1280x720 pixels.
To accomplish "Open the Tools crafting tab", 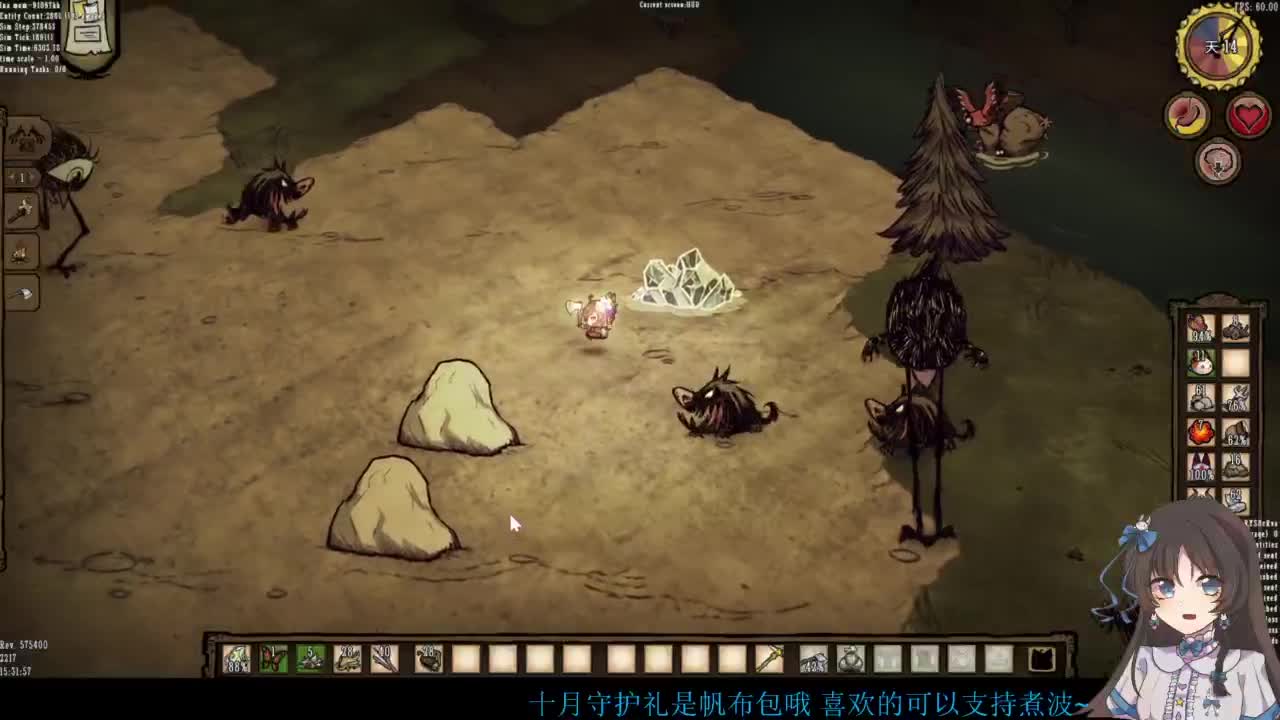I will point(21,211).
